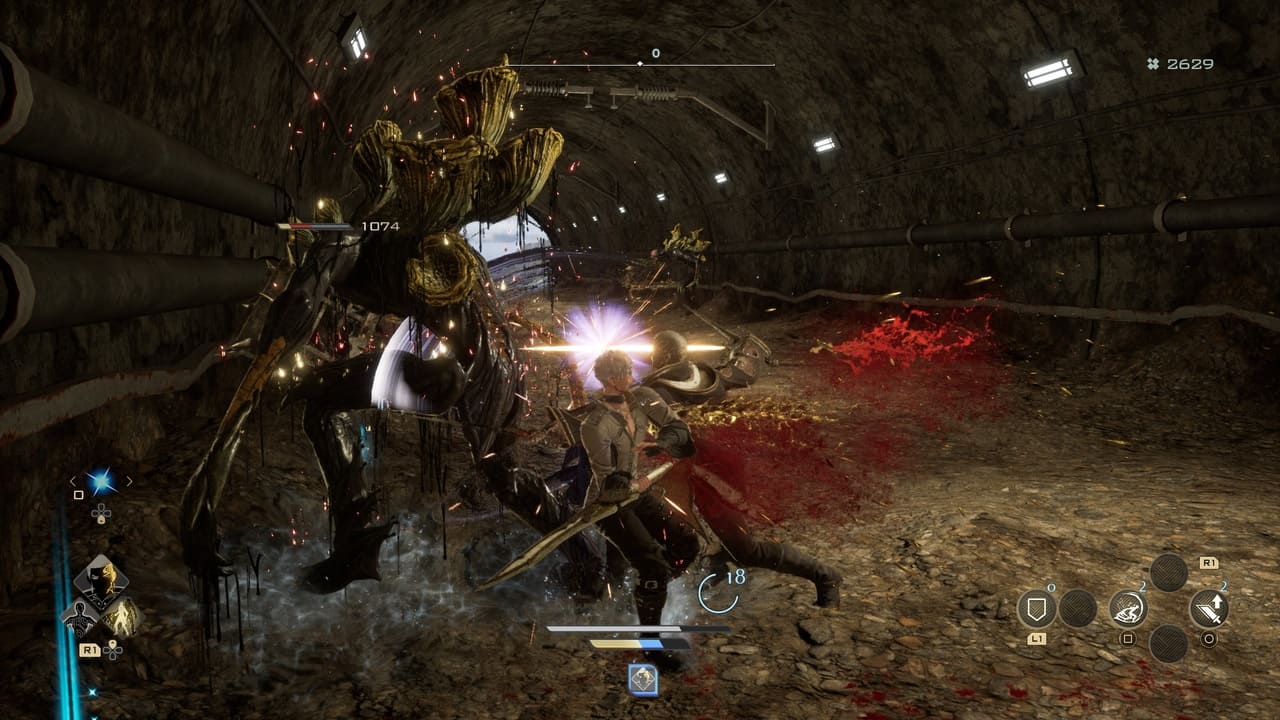Select the shield ability slot
The height and width of the screenshot is (720, 1280).
click(1037, 608)
